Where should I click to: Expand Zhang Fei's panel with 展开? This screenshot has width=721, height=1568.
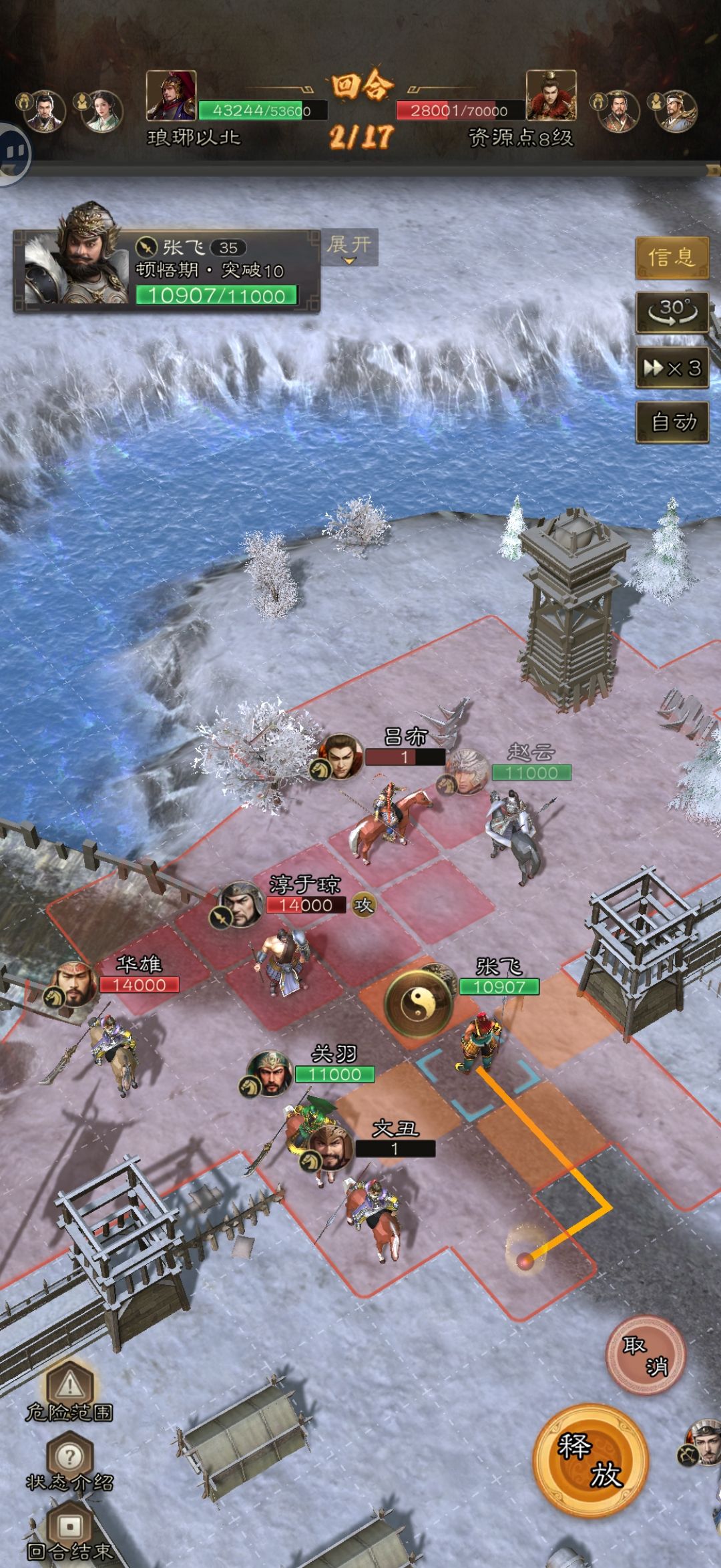pos(349,246)
